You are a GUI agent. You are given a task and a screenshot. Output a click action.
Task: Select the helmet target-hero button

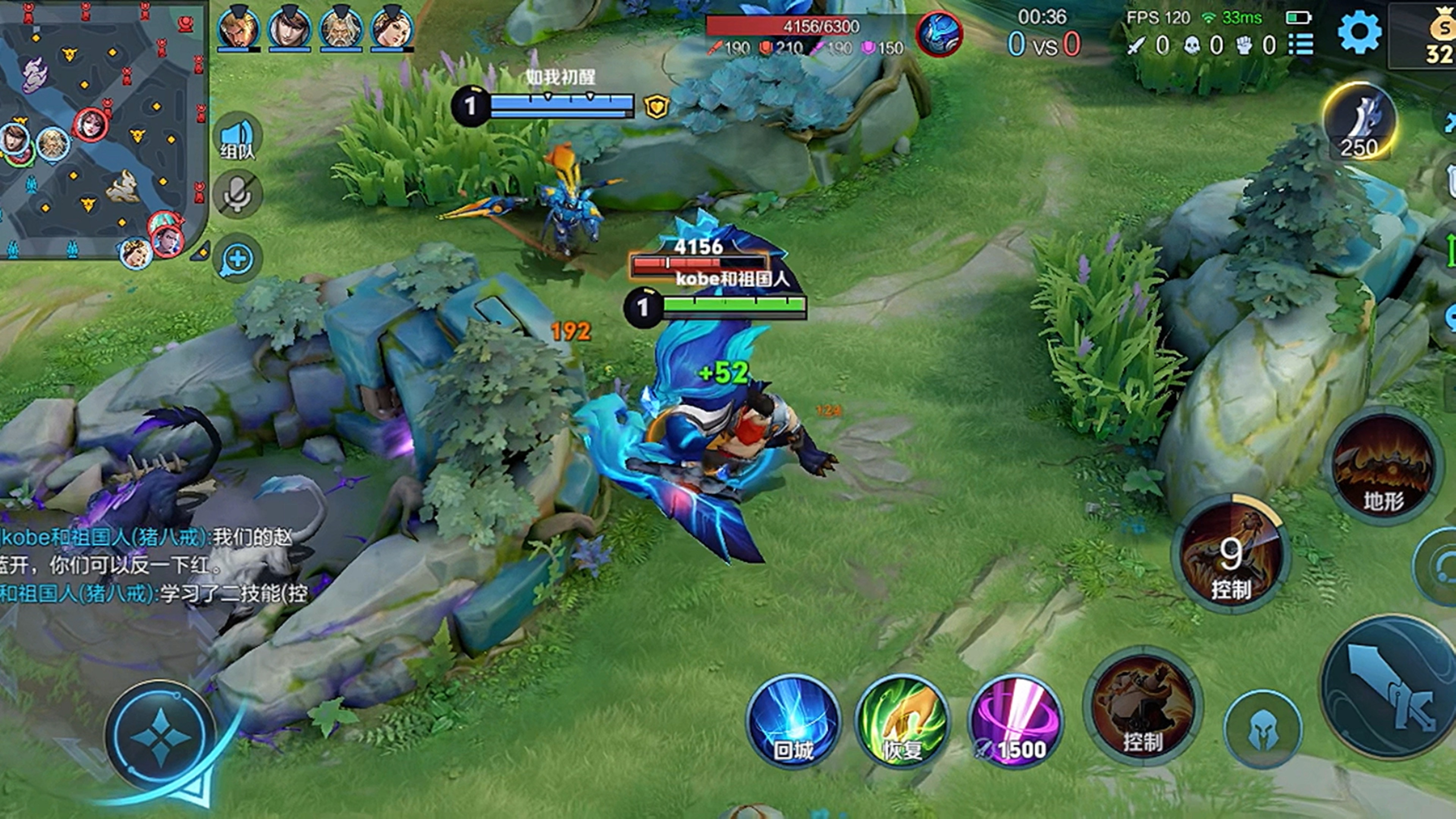tap(1263, 729)
